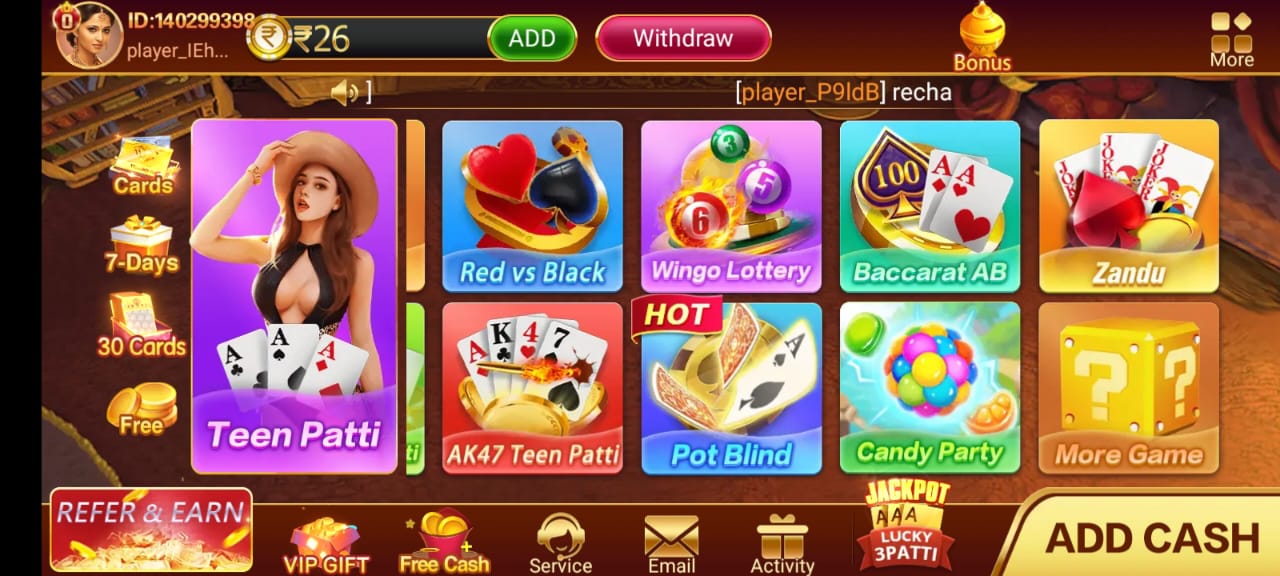Screen dimensions: 1280x576
Task: Open Wingo Lottery
Action: click(x=731, y=206)
